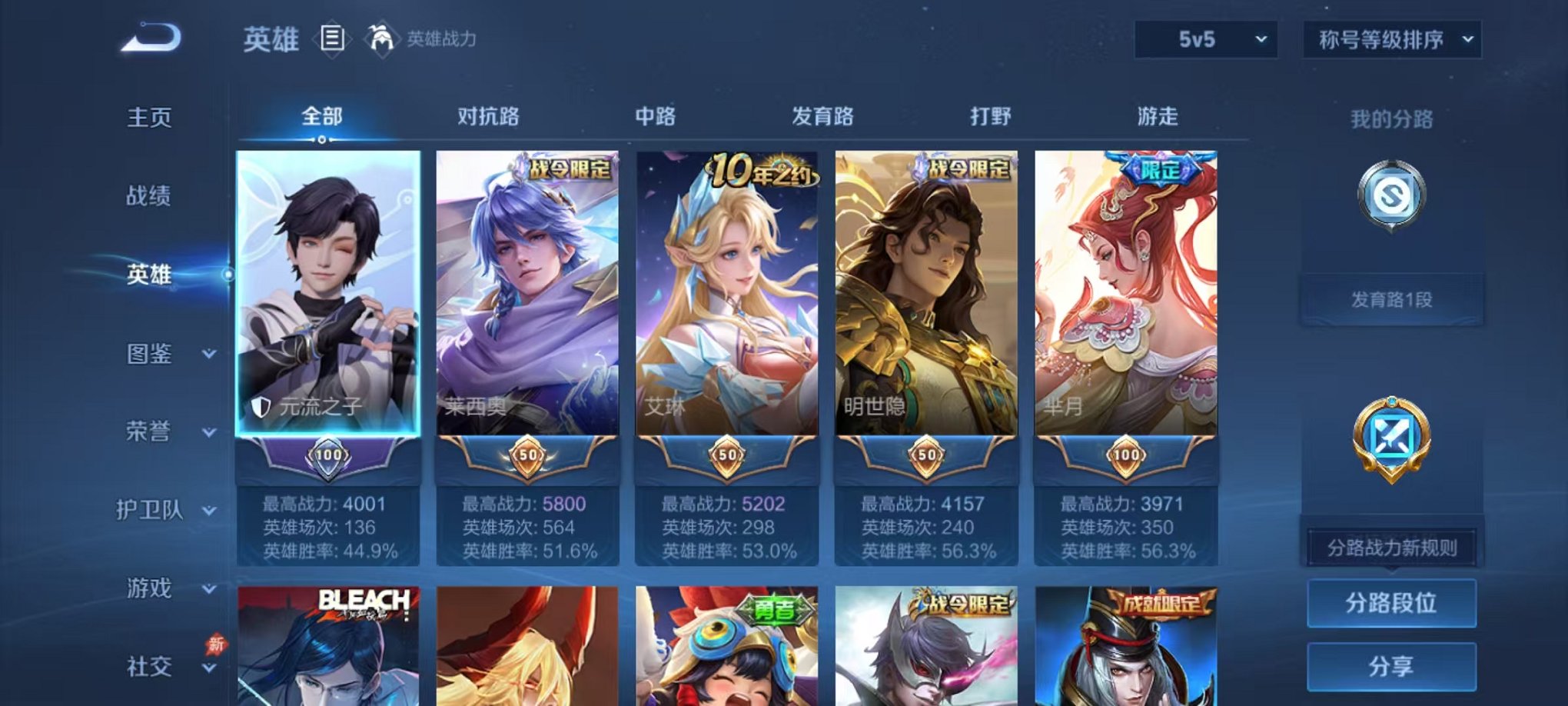Click the 新 badge next to 社交
Image resolution: width=1568 pixels, height=706 pixels.
point(216,641)
